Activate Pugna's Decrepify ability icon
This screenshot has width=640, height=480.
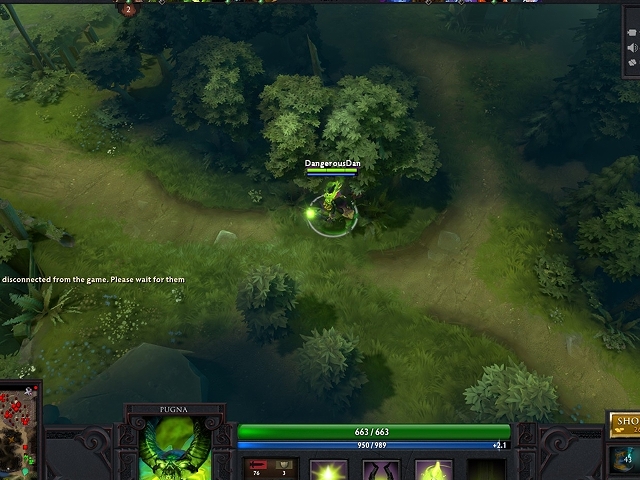381,470
